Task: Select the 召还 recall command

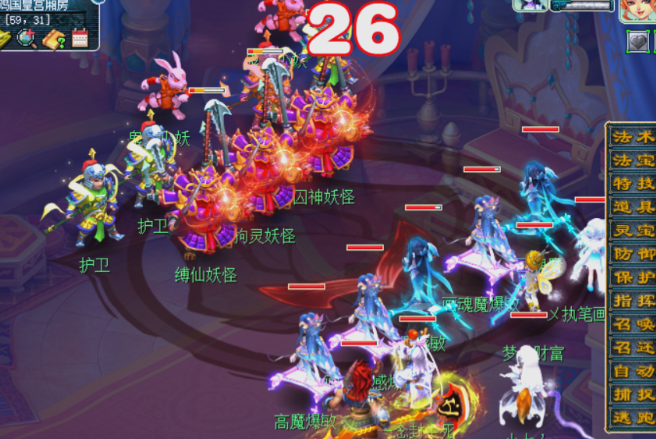Action: pos(632,347)
